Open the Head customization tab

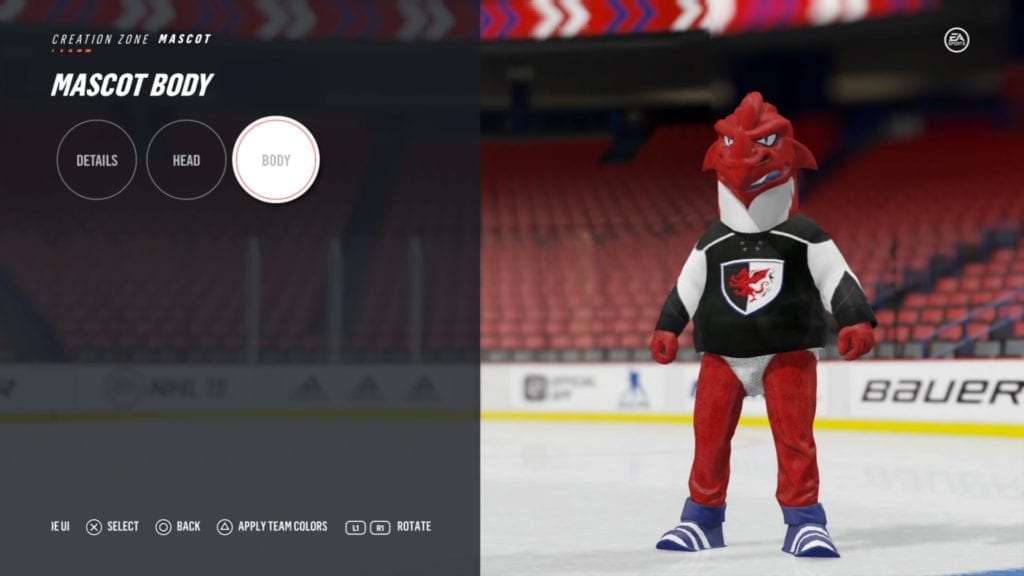click(x=186, y=160)
